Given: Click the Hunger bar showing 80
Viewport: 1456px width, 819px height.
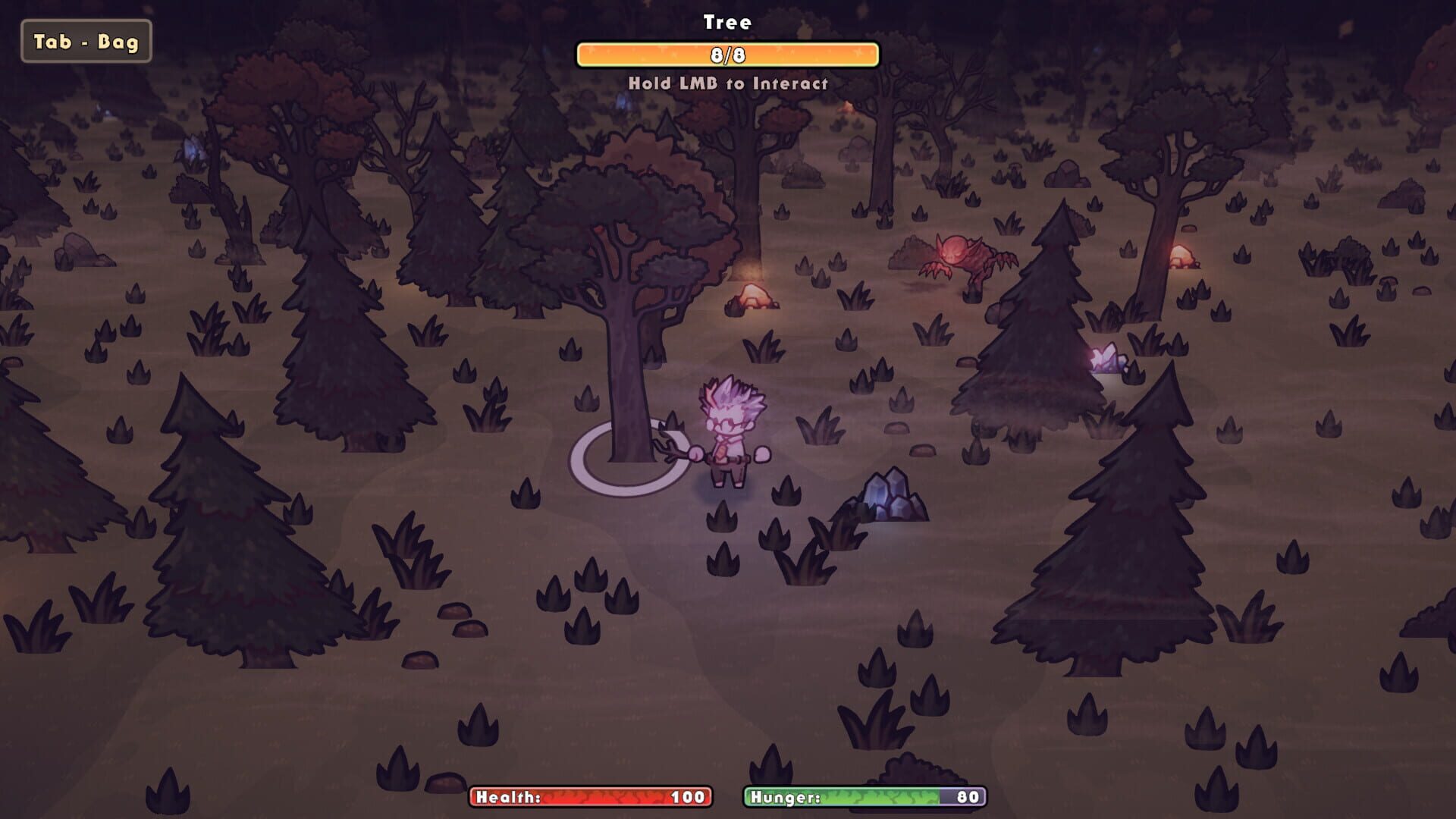Looking at the screenshot, I should coord(864,797).
